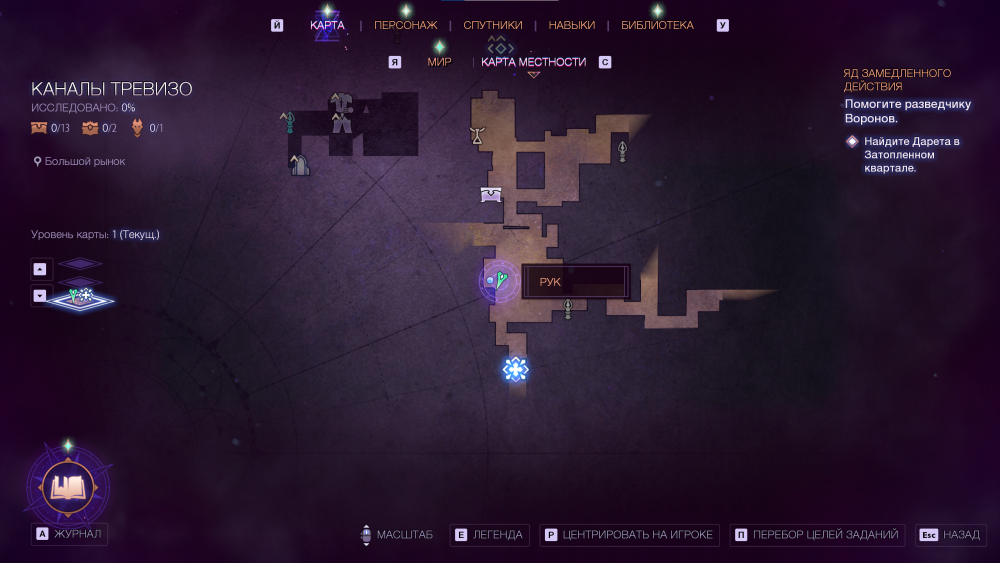Switch to the Мир world map view
Viewport: 1000px width, 563px height.
click(439, 62)
